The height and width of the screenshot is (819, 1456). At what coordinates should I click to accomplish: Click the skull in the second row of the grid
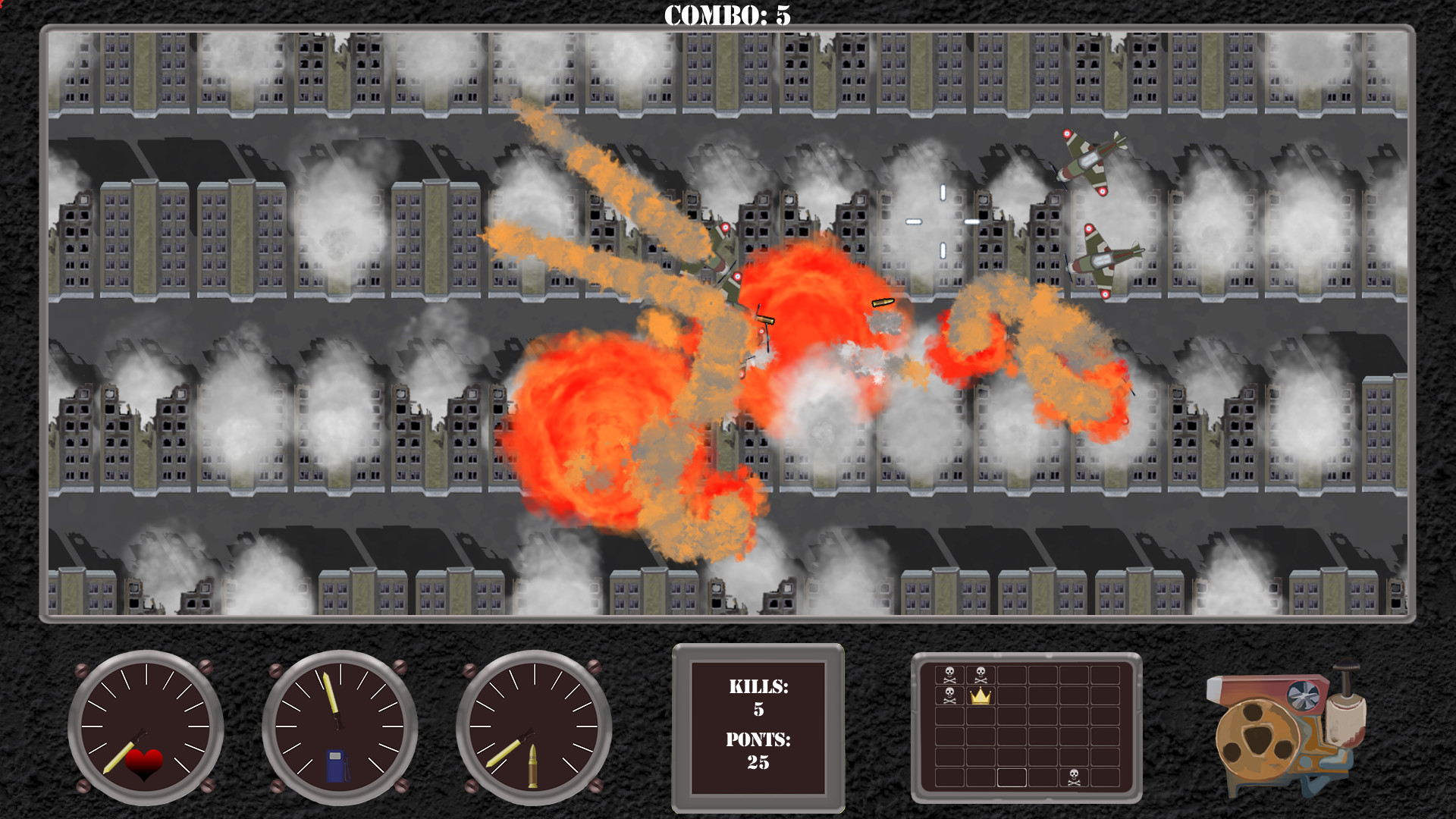tap(949, 695)
